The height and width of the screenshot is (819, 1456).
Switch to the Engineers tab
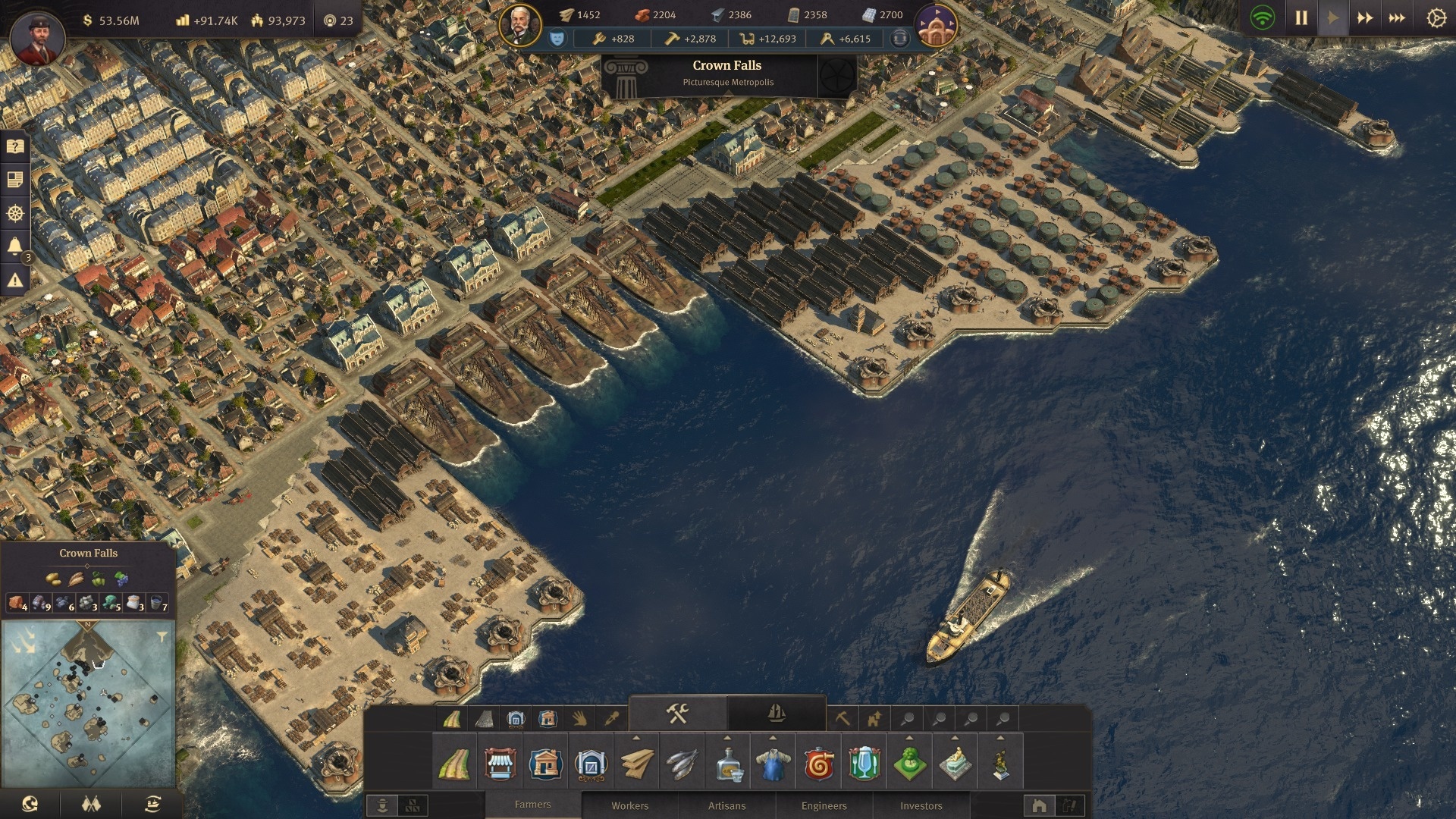[x=824, y=805]
